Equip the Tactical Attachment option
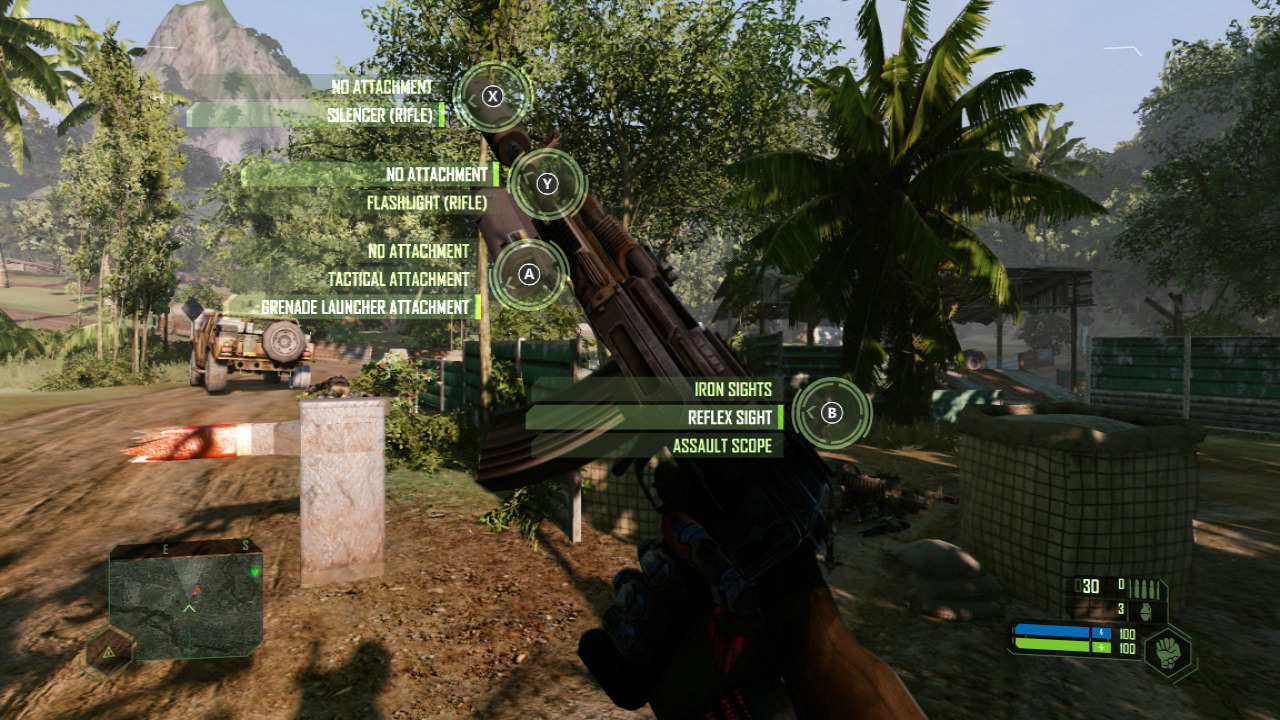1280x720 pixels. click(398, 279)
